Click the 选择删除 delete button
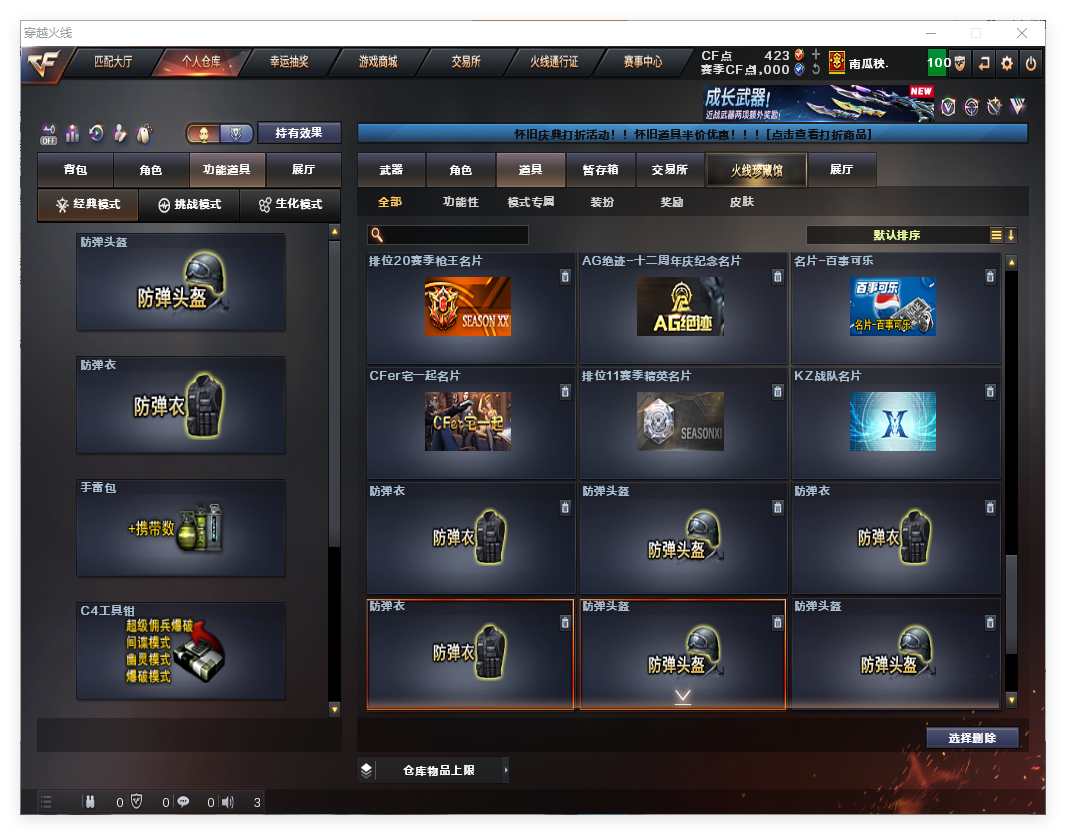The image size is (1066, 835). (972, 738)
